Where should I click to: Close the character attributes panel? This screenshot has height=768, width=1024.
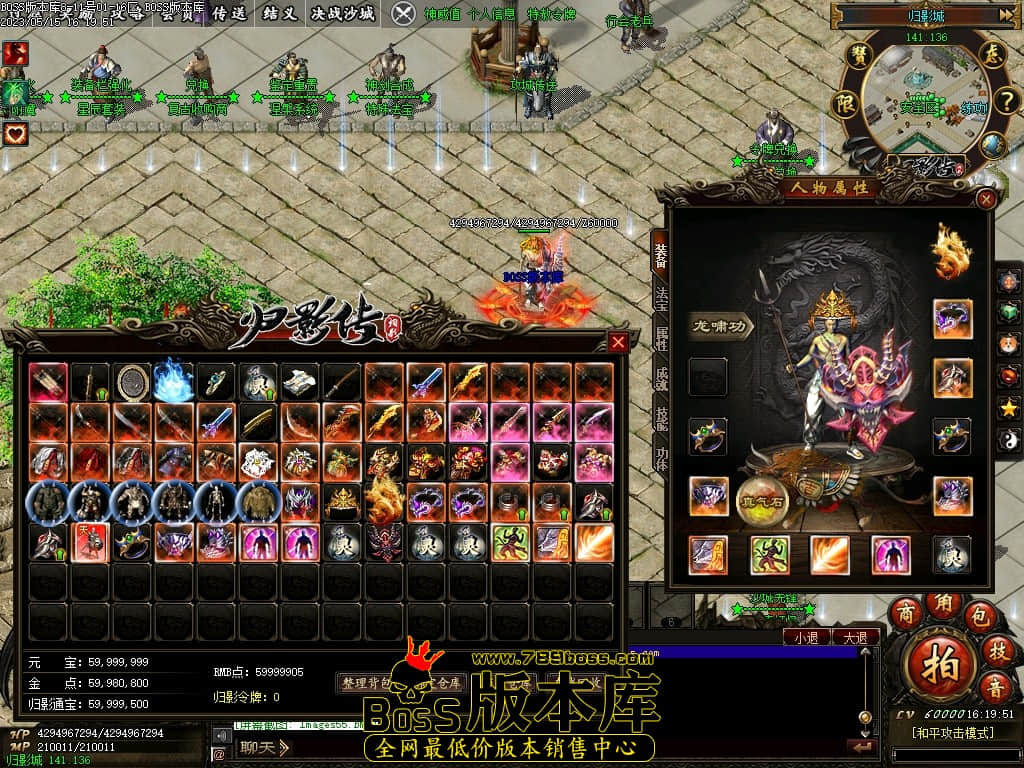(986, 199)
